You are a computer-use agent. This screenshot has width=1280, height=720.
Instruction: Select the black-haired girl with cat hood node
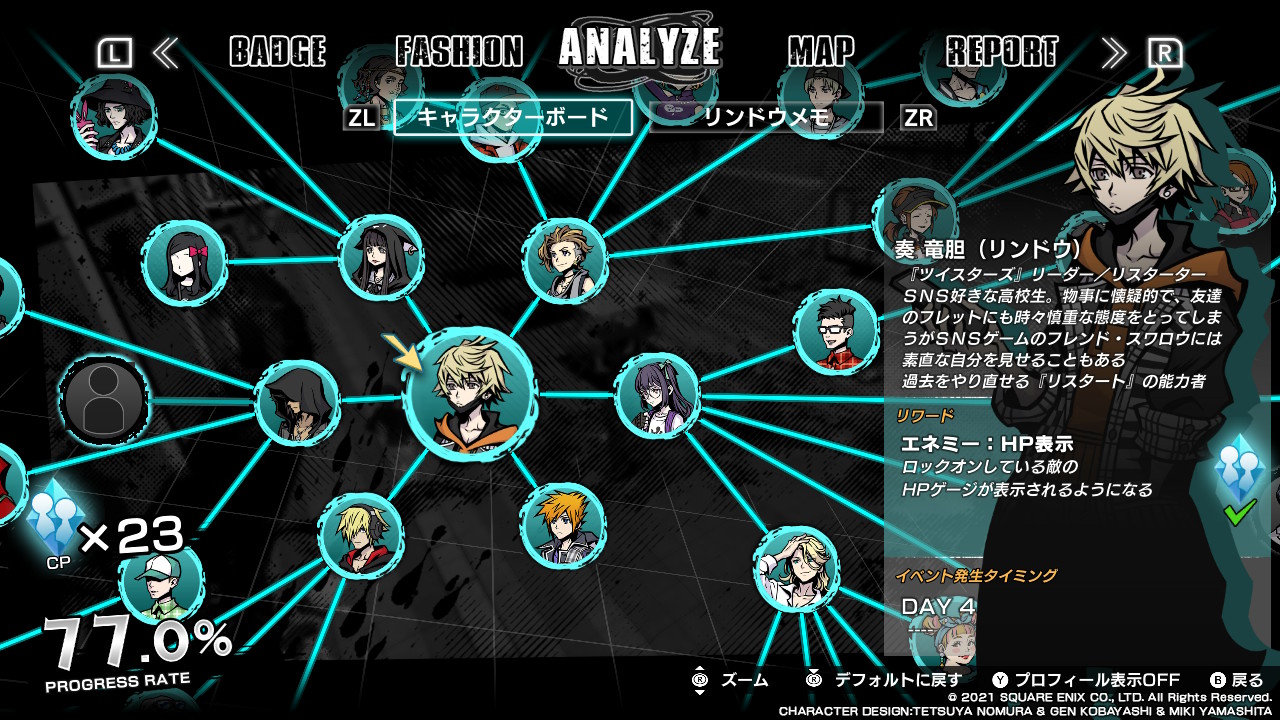(380, 258)
